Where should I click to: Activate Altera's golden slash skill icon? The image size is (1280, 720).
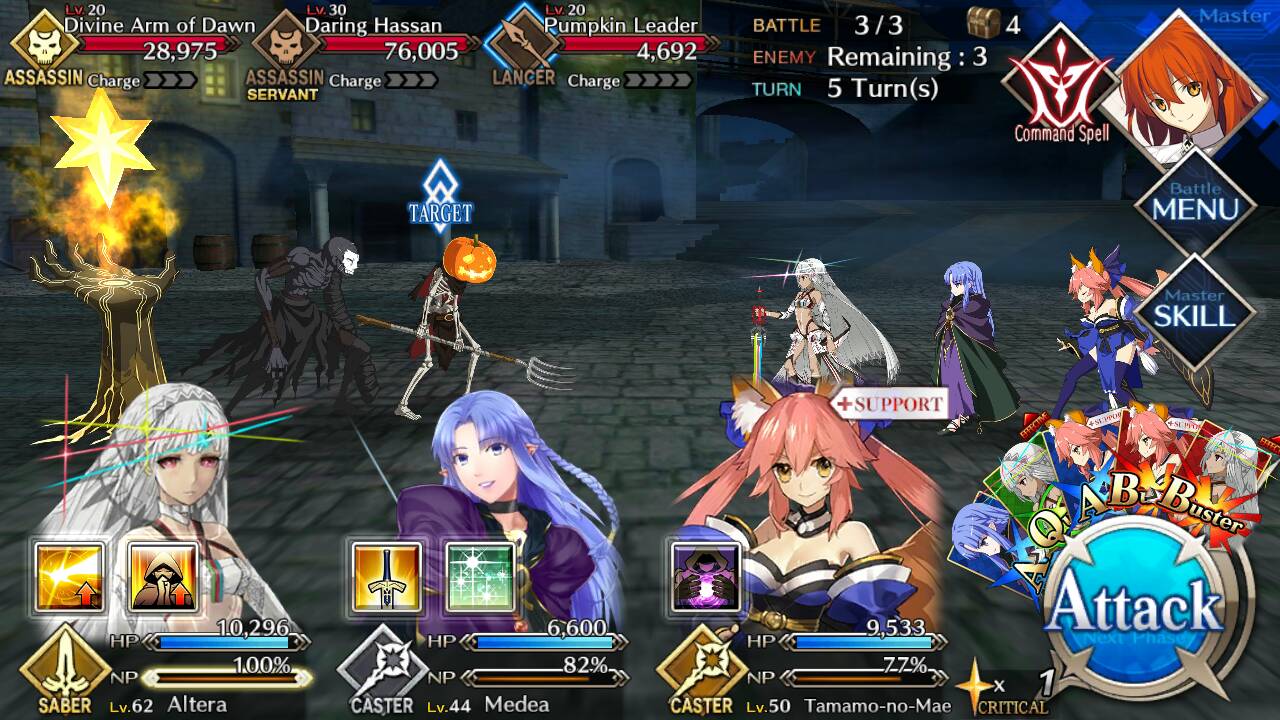click(69, 577)
